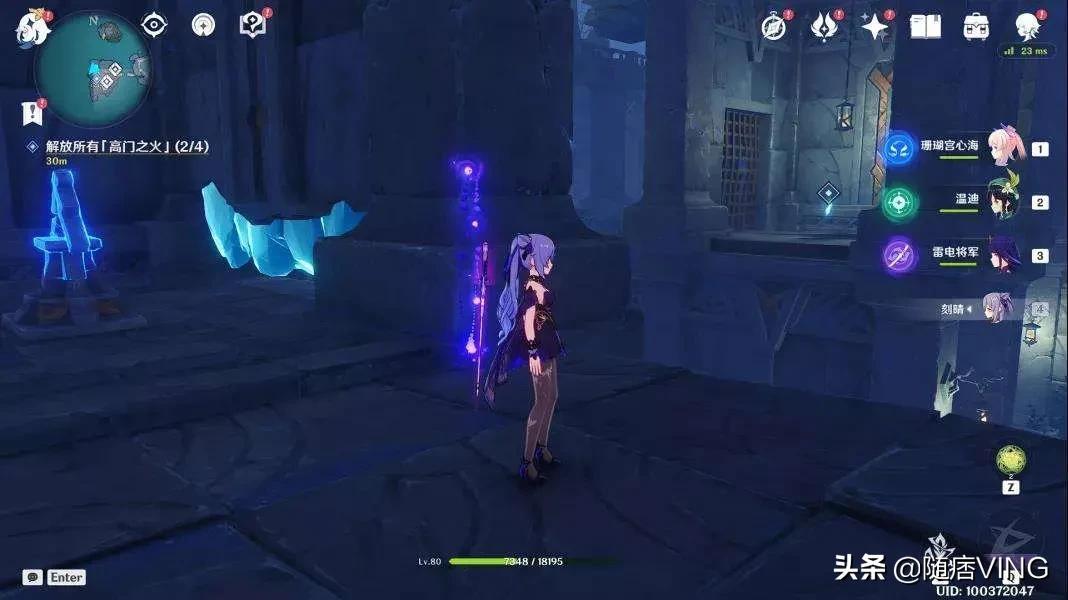Open the Paimon main menu
The image size is (1068, 600).
pos(30,28)
